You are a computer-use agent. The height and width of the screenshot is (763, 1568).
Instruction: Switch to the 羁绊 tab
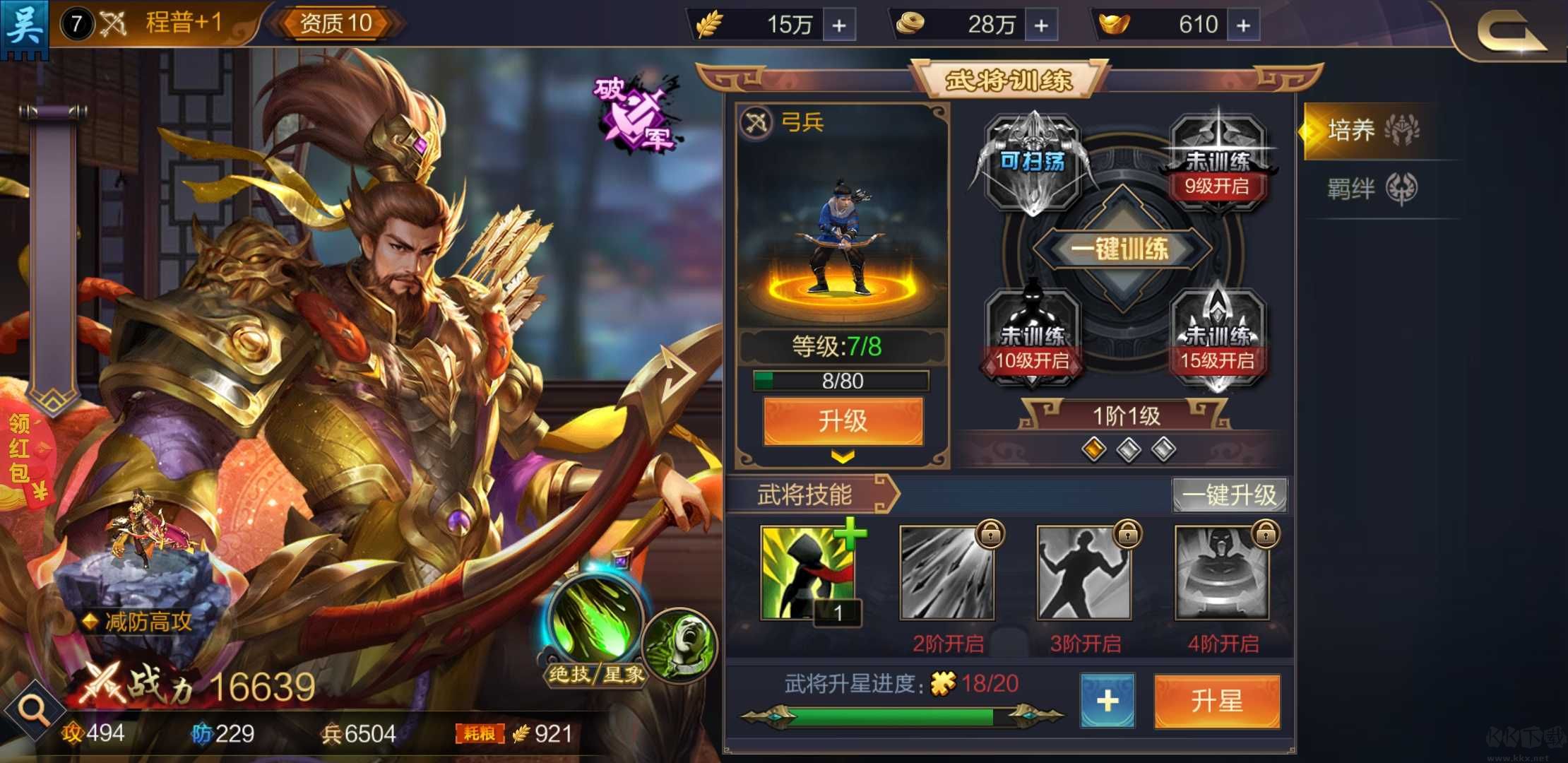click(1373, 189)
